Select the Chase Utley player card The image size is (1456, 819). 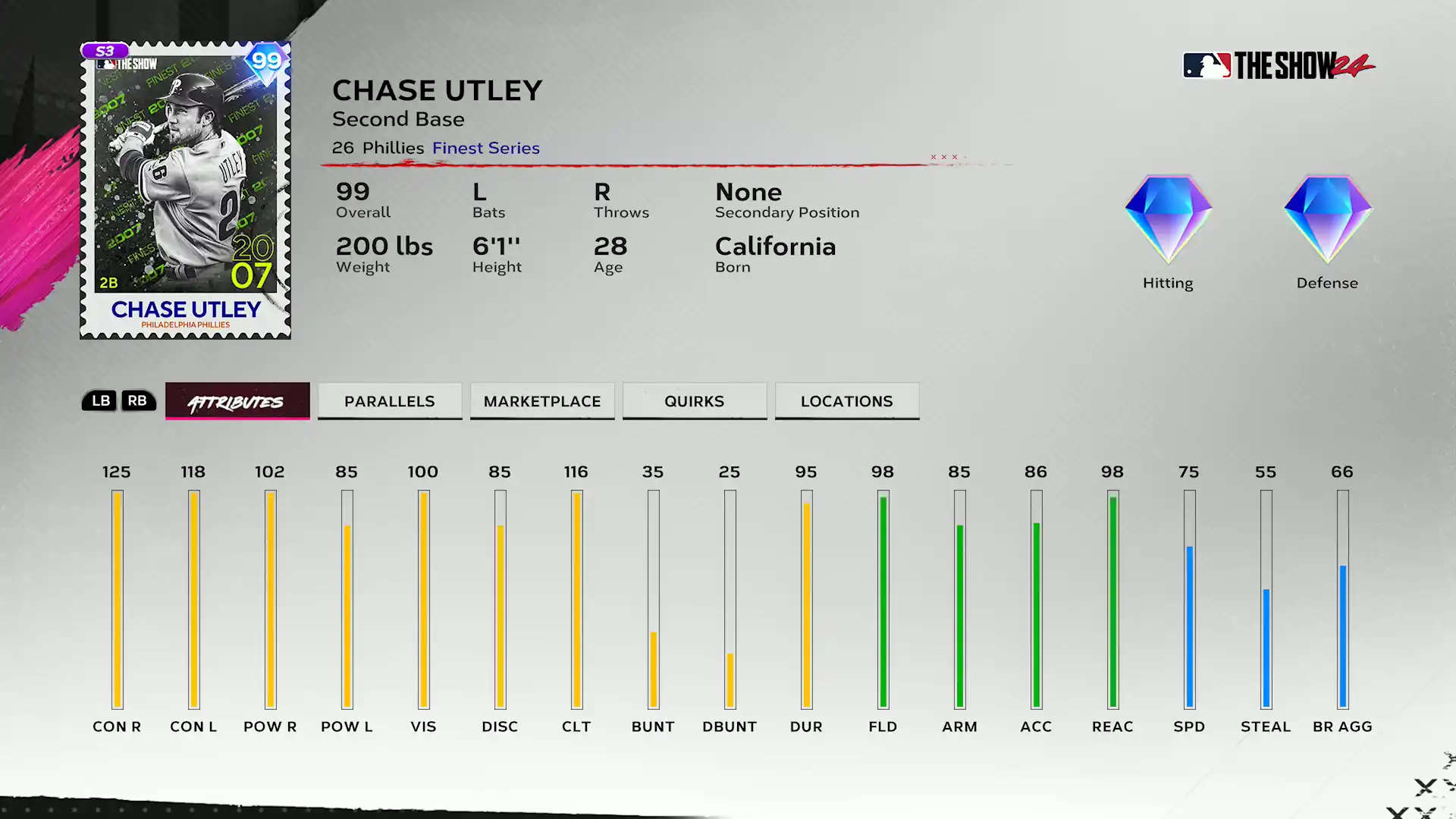pos(186,190)
